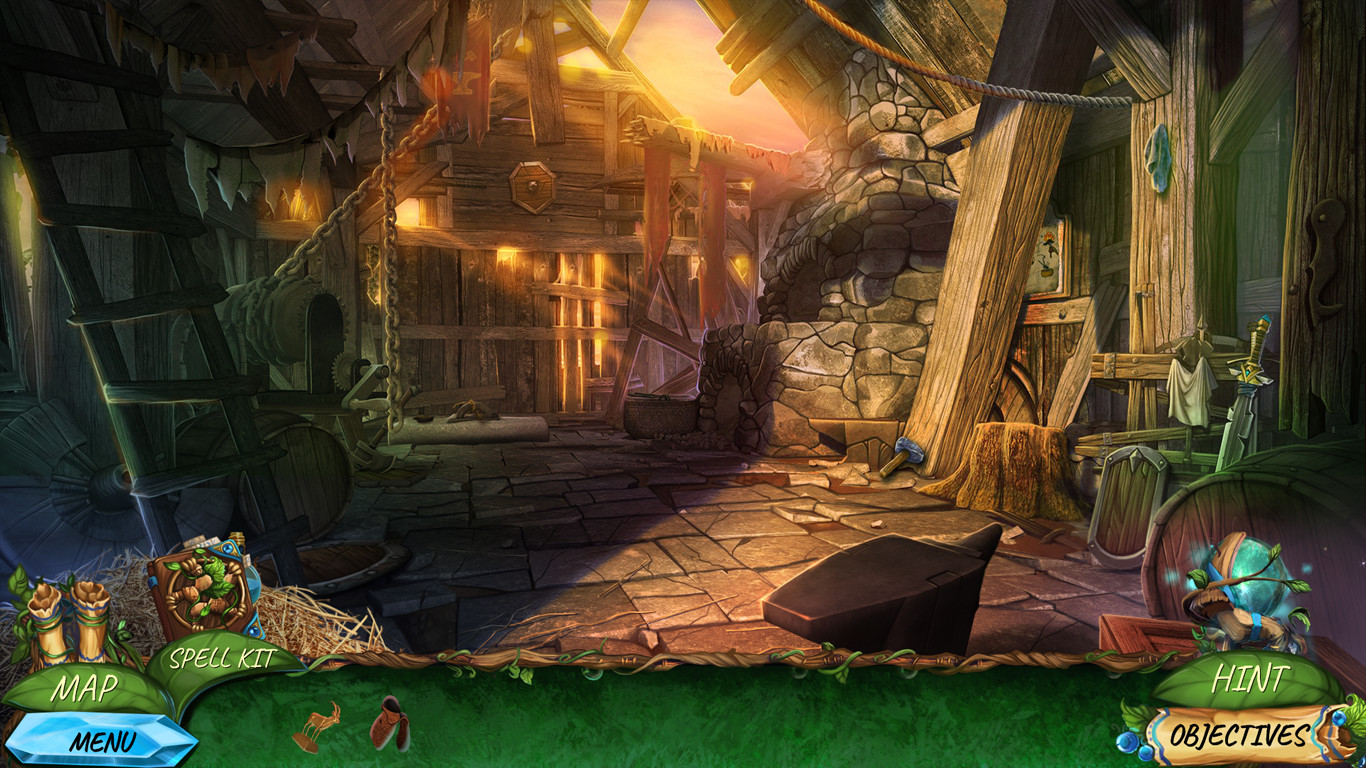1366x768 pixels.
Task: Use the Hint button
Action: tap(1248, 680)
